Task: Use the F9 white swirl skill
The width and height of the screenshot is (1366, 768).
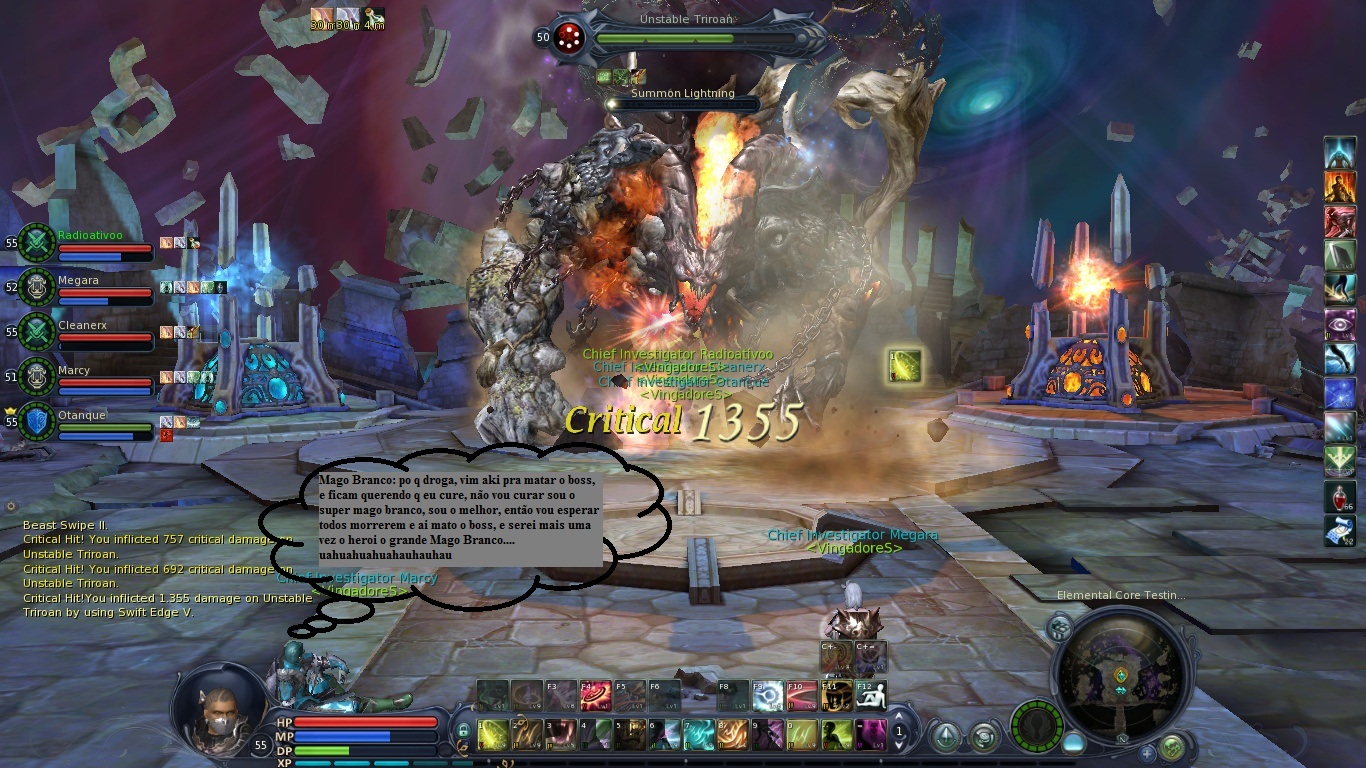Action: click(766, 695)
